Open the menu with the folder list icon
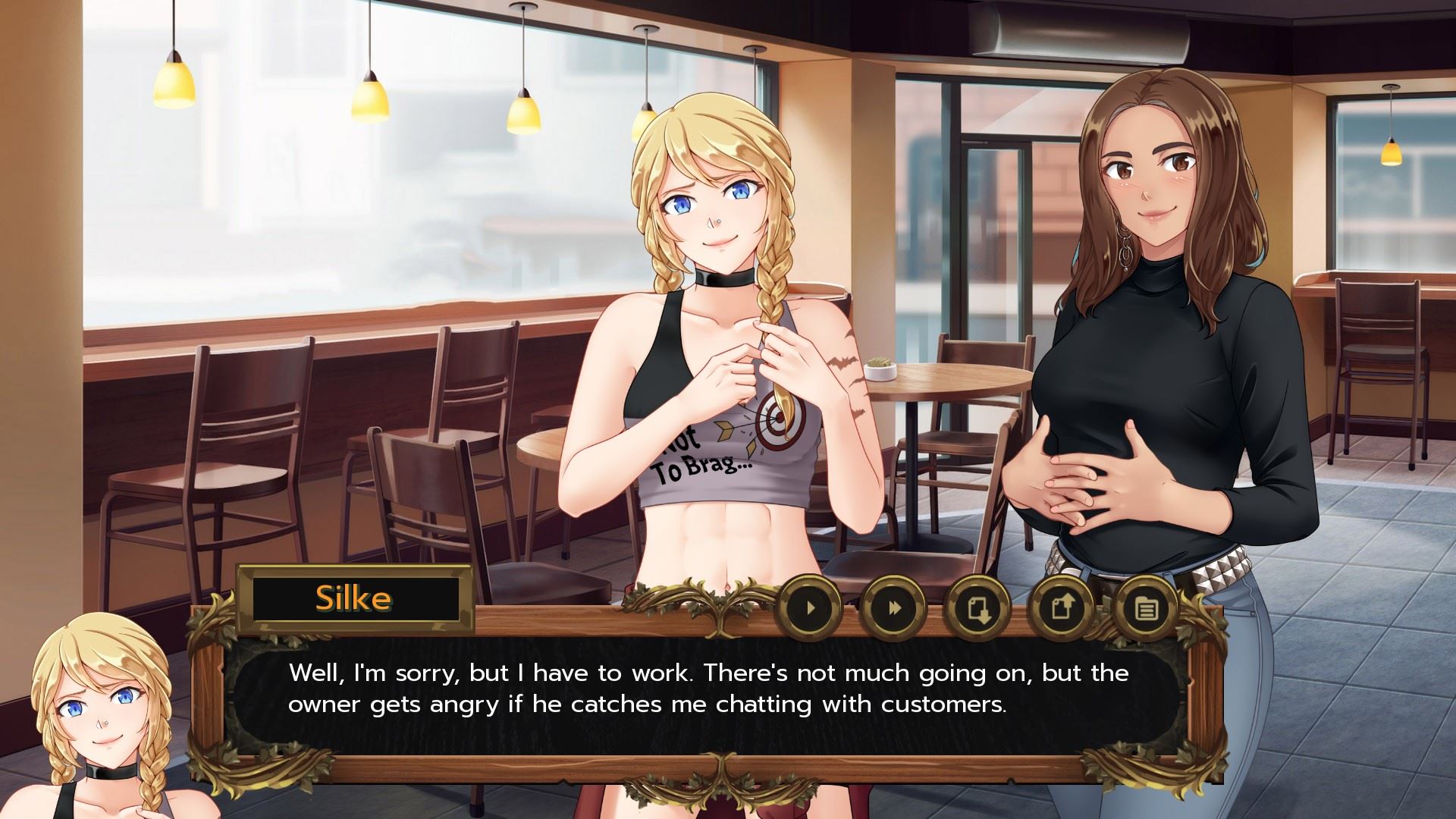 point(1145,607)
